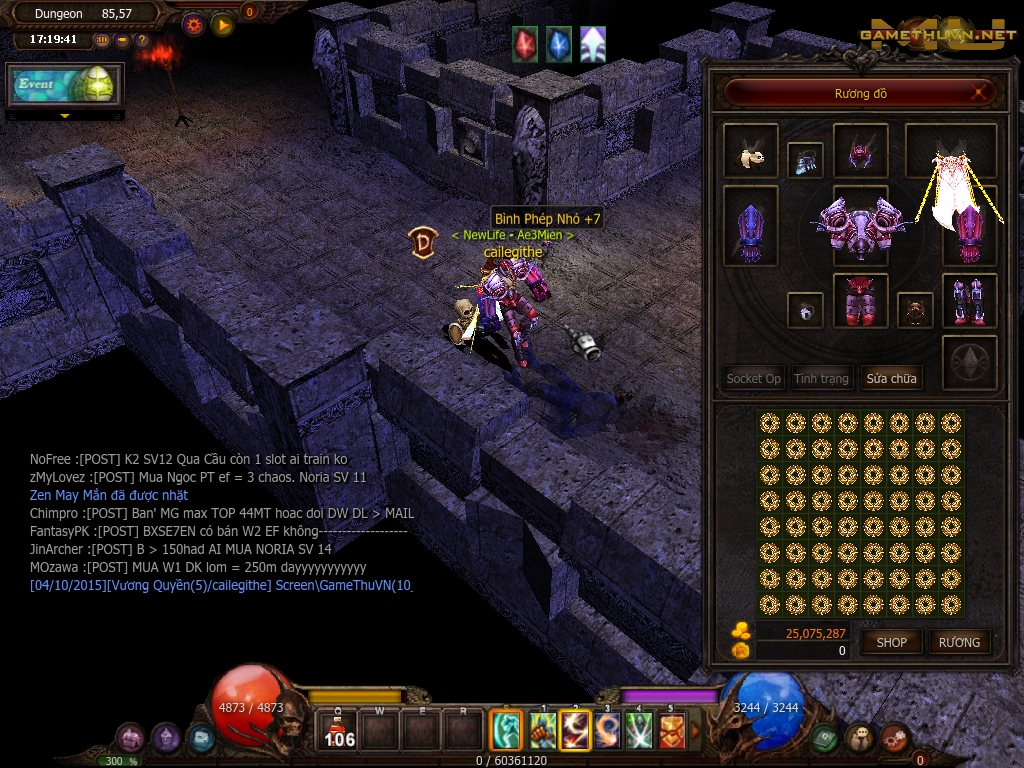Image resolution: width=1024 pixels, height=768 pixels.
Task: Open the Socket Op tab
Action: 753,379
